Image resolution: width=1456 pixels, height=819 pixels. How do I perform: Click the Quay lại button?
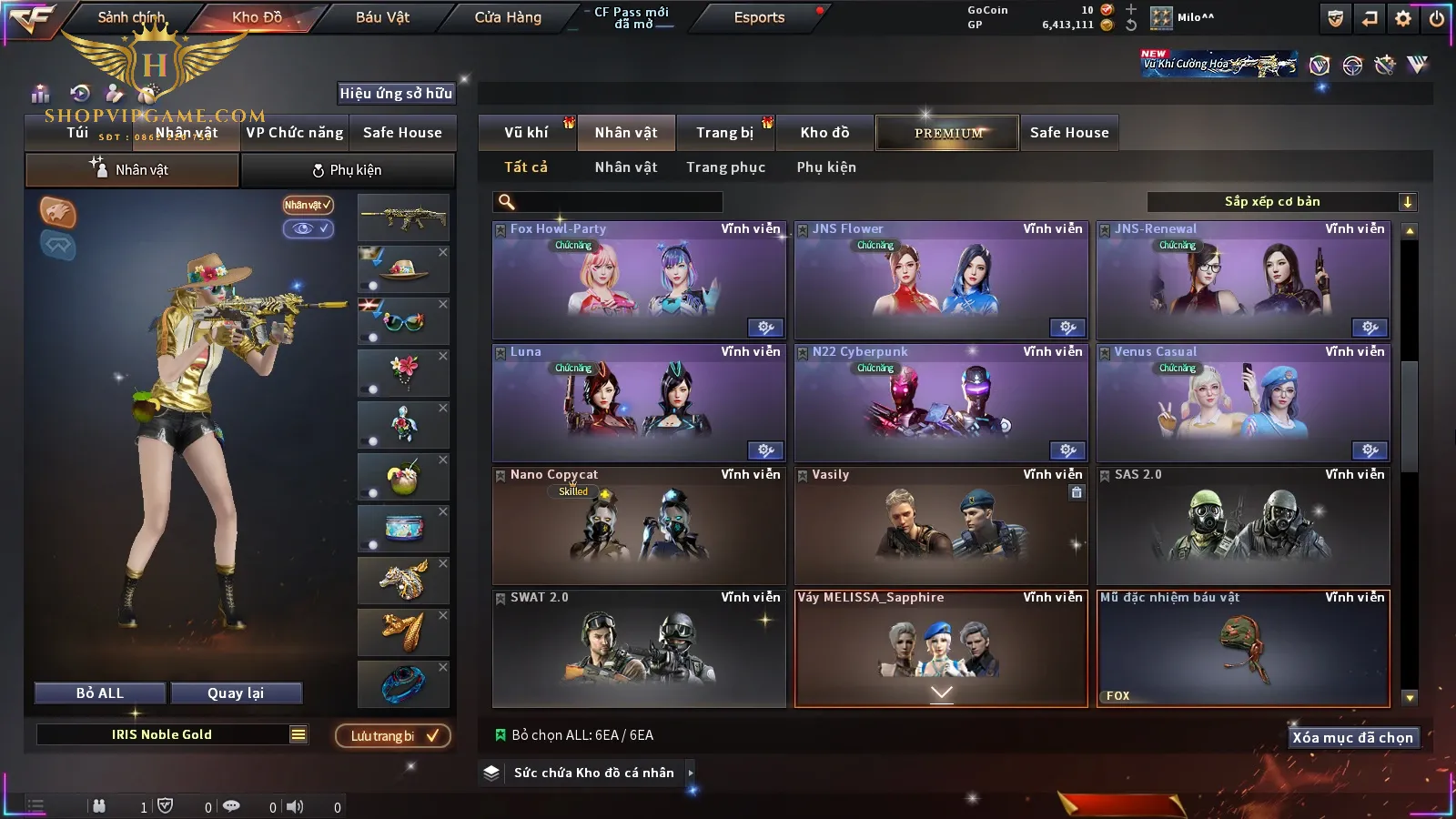(x=236, y=693)
